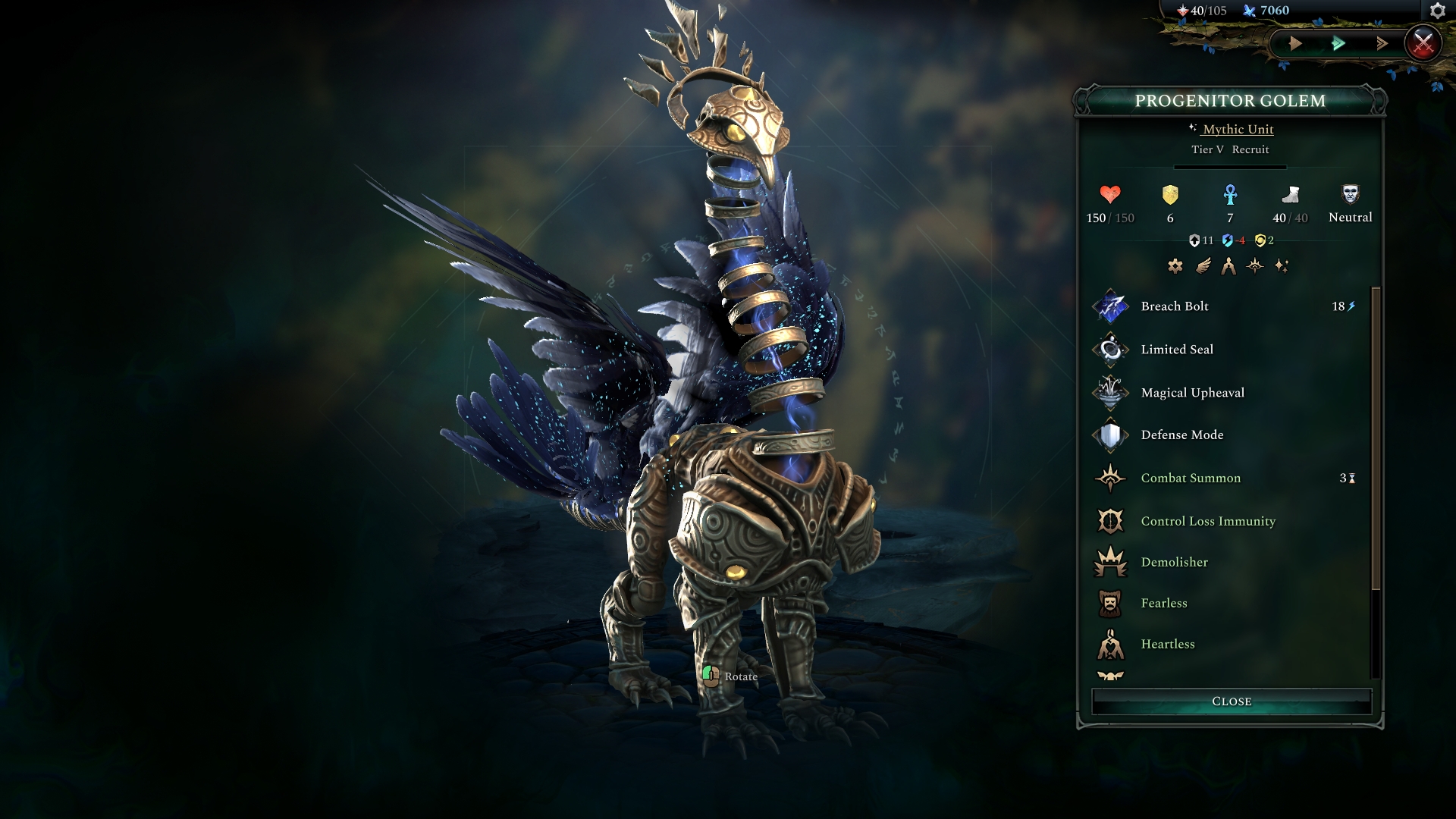The width and height of the screenshot is (1456, 819).
Task: Choose the highlighted green double-arrow speed
Action: pyautogui.click(x=1338, y=43)
